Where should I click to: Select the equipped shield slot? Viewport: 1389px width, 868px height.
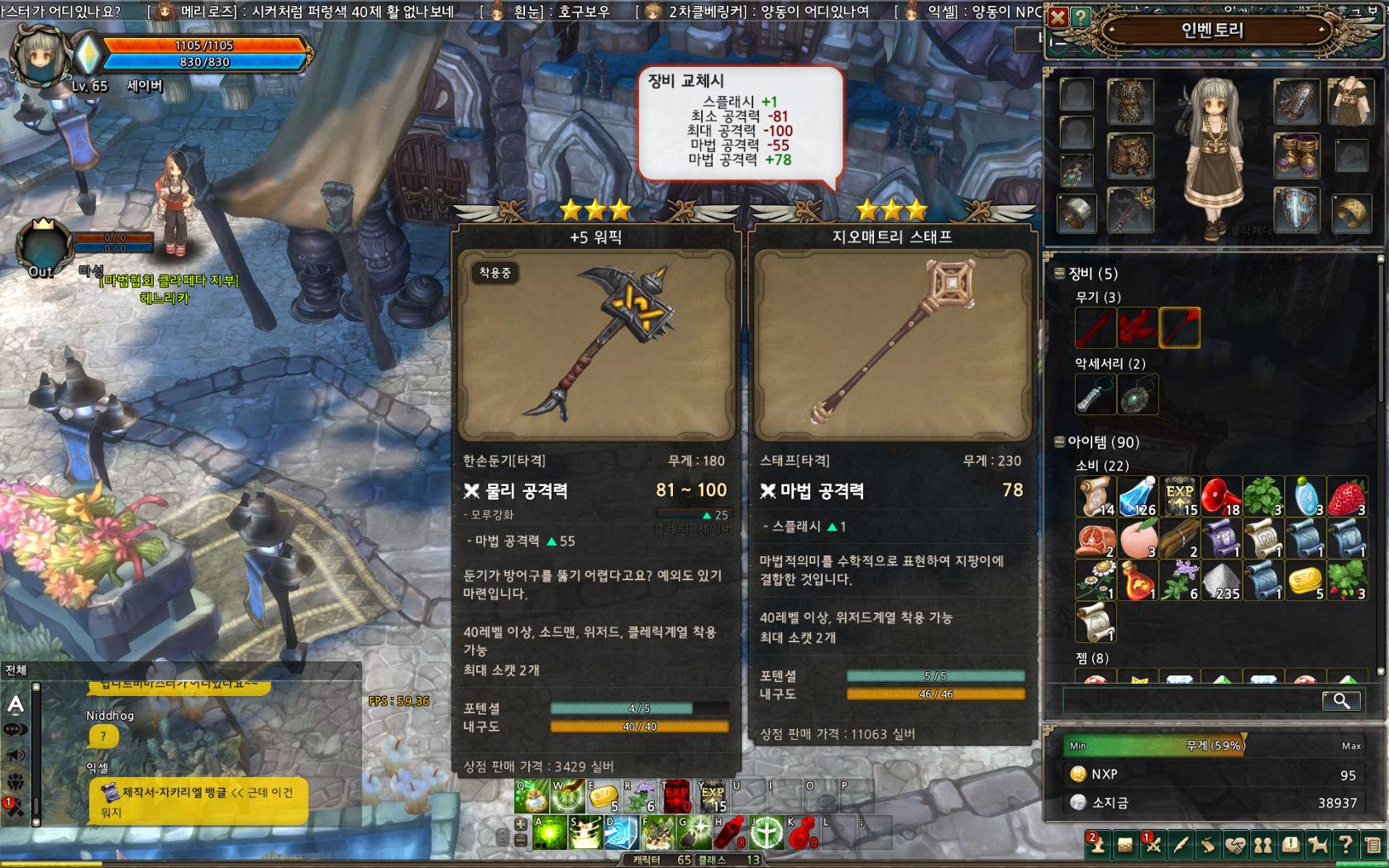(x=1296, y=210)
